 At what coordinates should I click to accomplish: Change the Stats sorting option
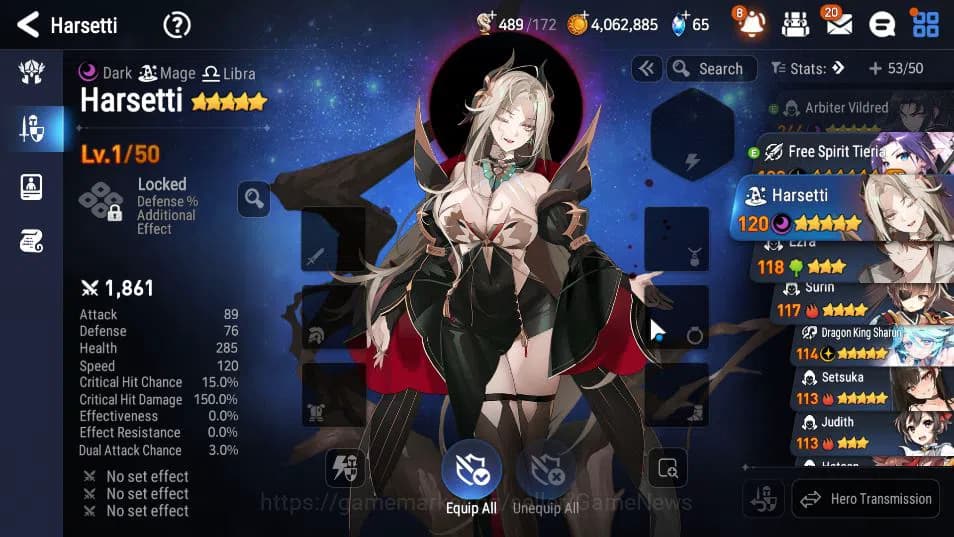click(808, 69)
